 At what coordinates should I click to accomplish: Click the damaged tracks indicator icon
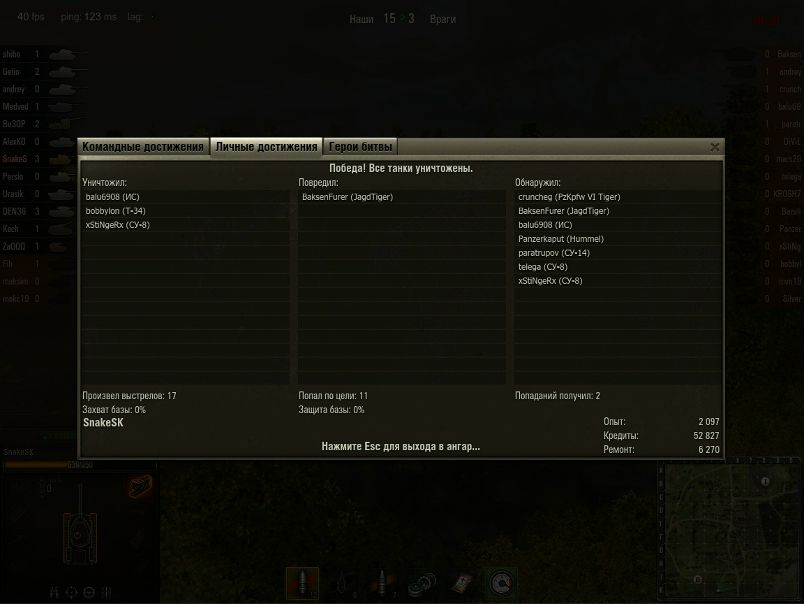click(x=138, y=486)
